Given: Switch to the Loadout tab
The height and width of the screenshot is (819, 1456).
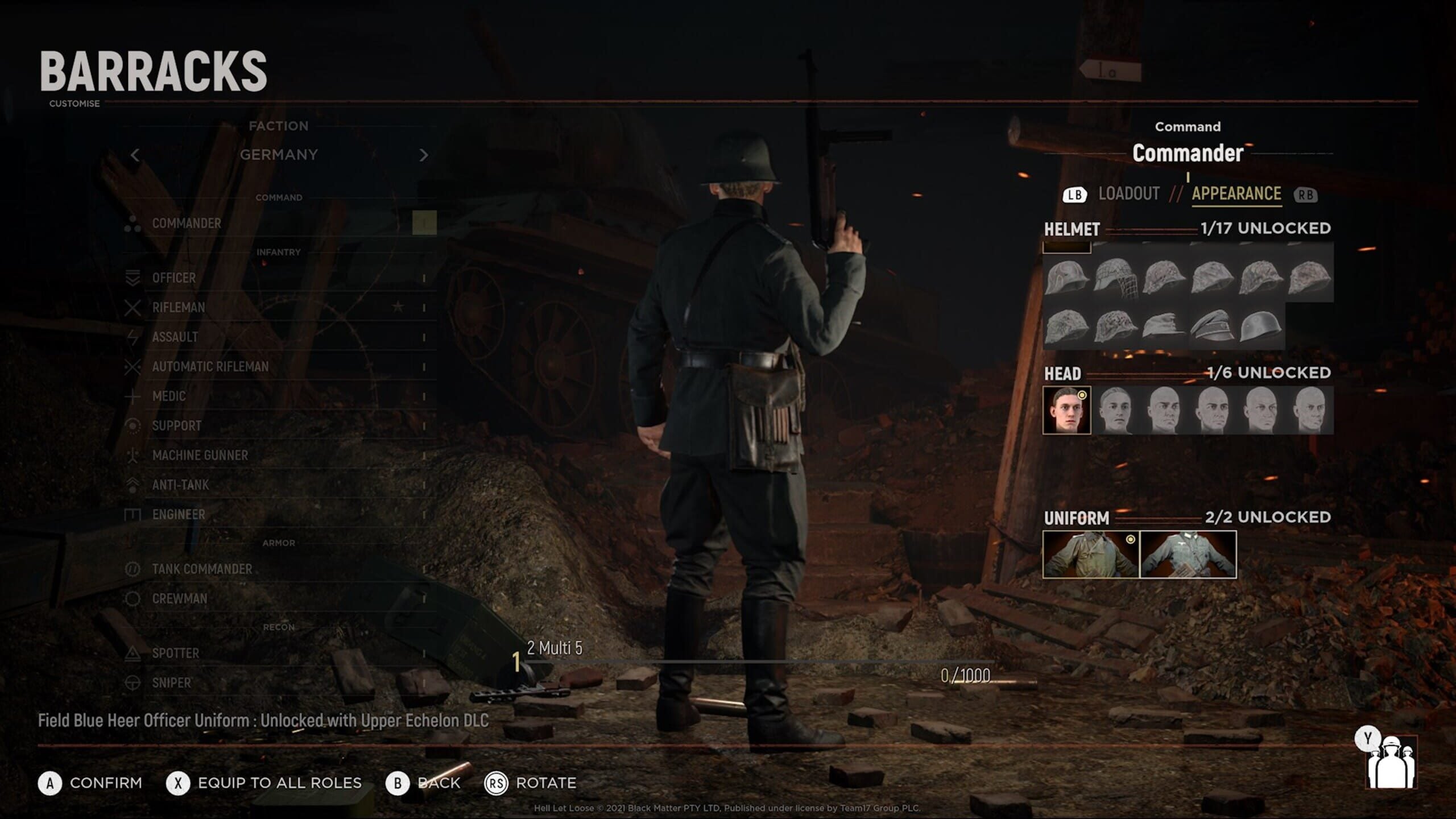Looking at the screenshot, I should (x=1129, y=193).
